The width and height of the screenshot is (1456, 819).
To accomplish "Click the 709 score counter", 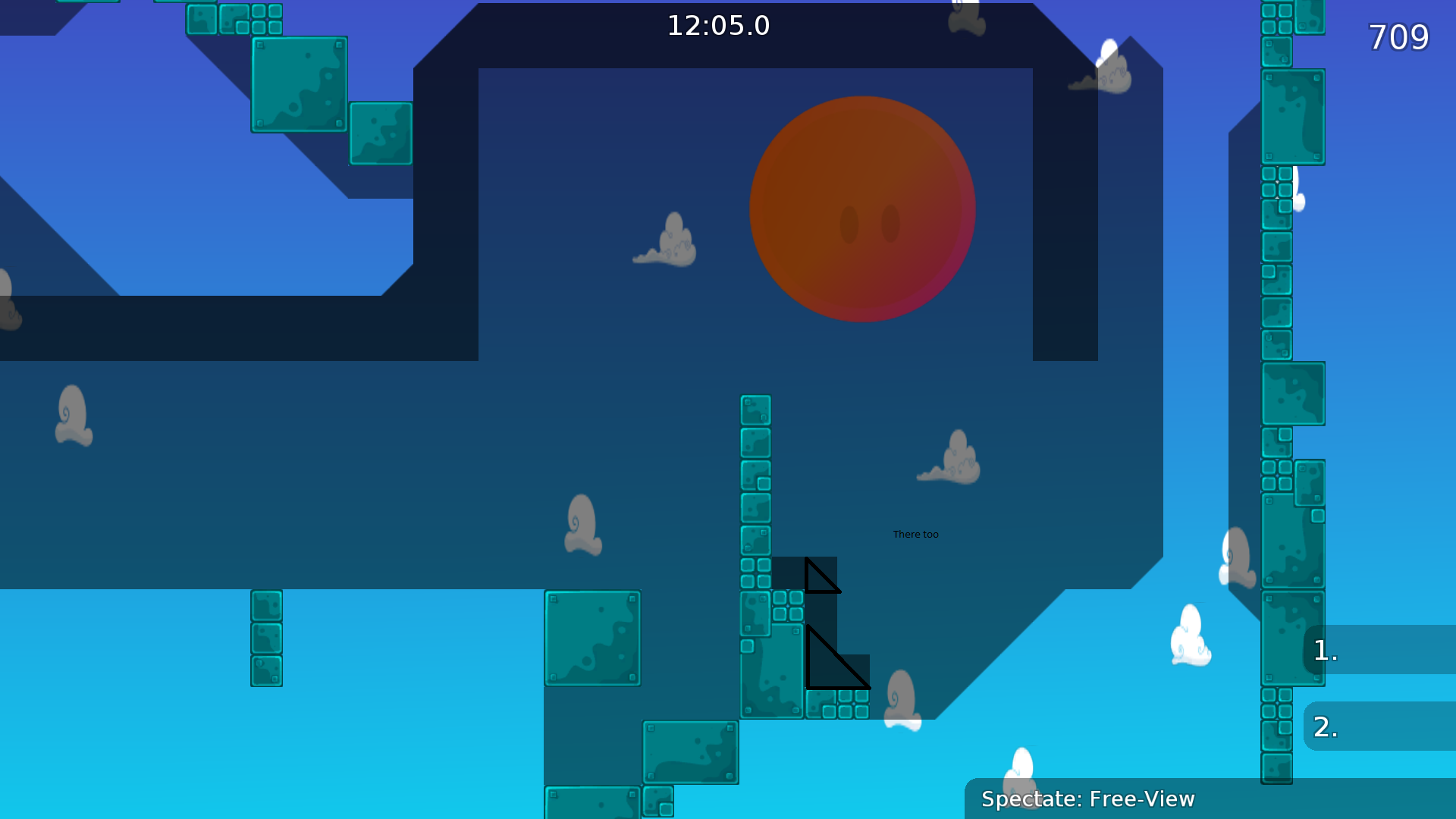I will (1398, 38).
